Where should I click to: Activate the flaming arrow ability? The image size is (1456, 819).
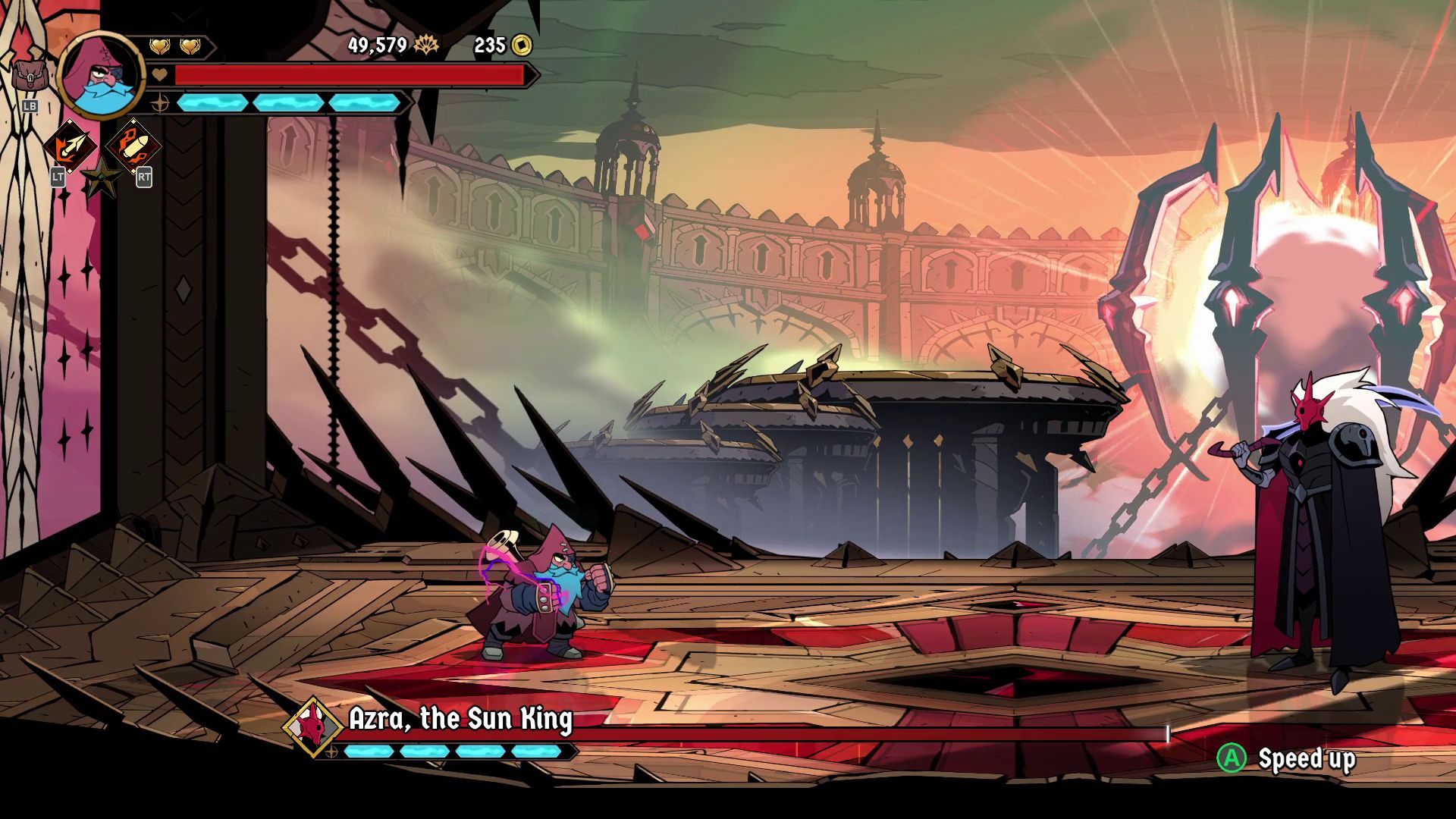tap(71, 146)
